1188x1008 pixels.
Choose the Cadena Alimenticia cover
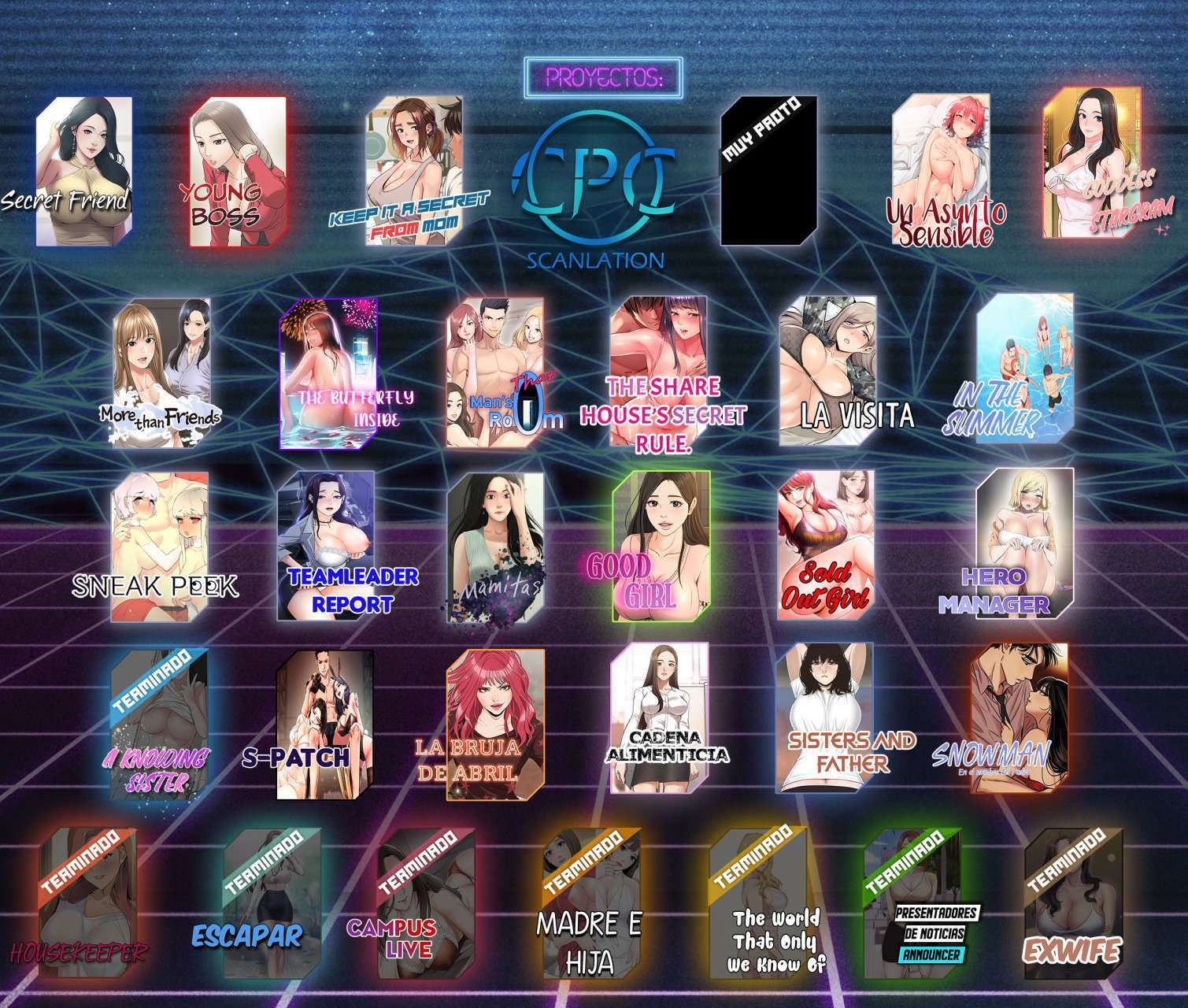(x=660, y=717)
